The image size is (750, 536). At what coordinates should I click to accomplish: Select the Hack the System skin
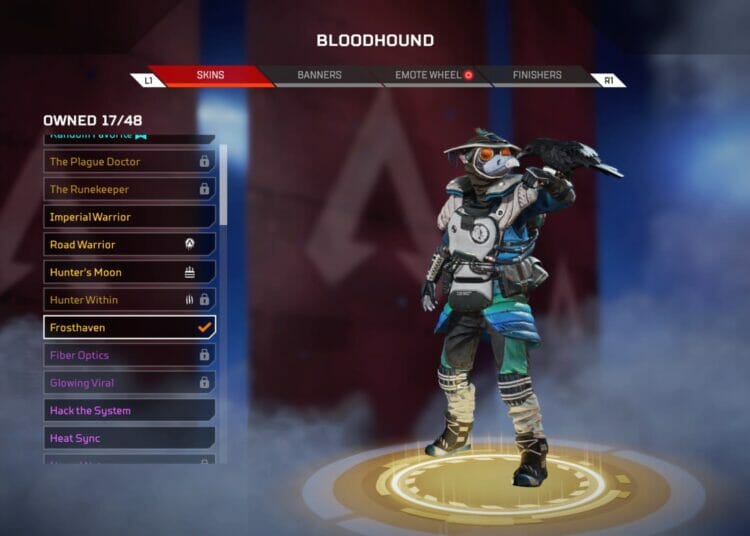point(129,410)
